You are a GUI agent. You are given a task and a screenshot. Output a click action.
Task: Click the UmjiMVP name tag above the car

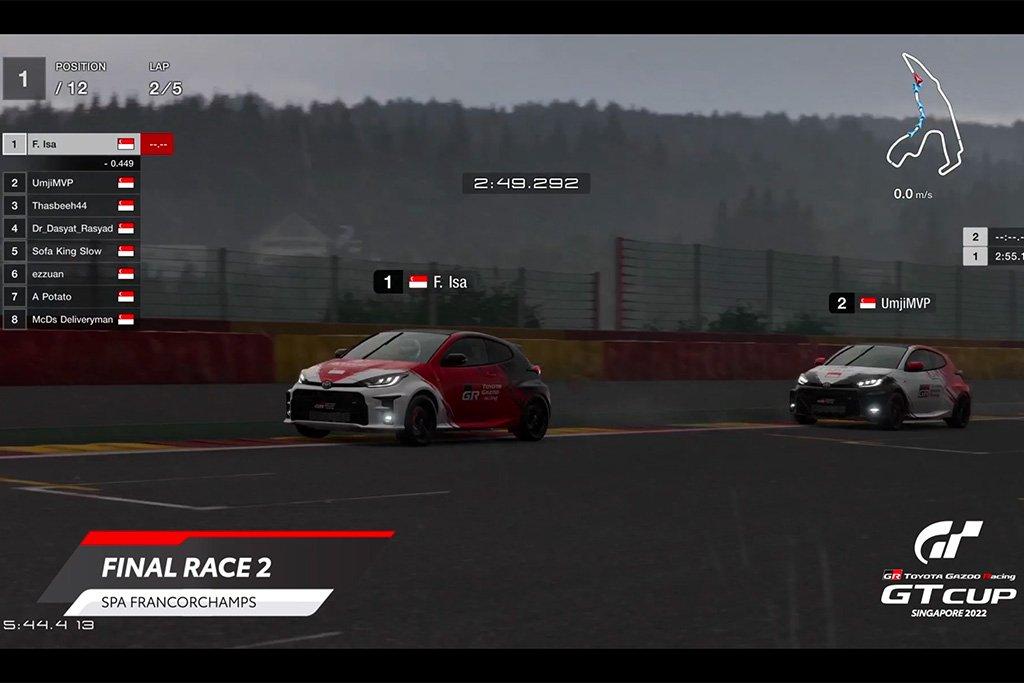pos(882,303)
